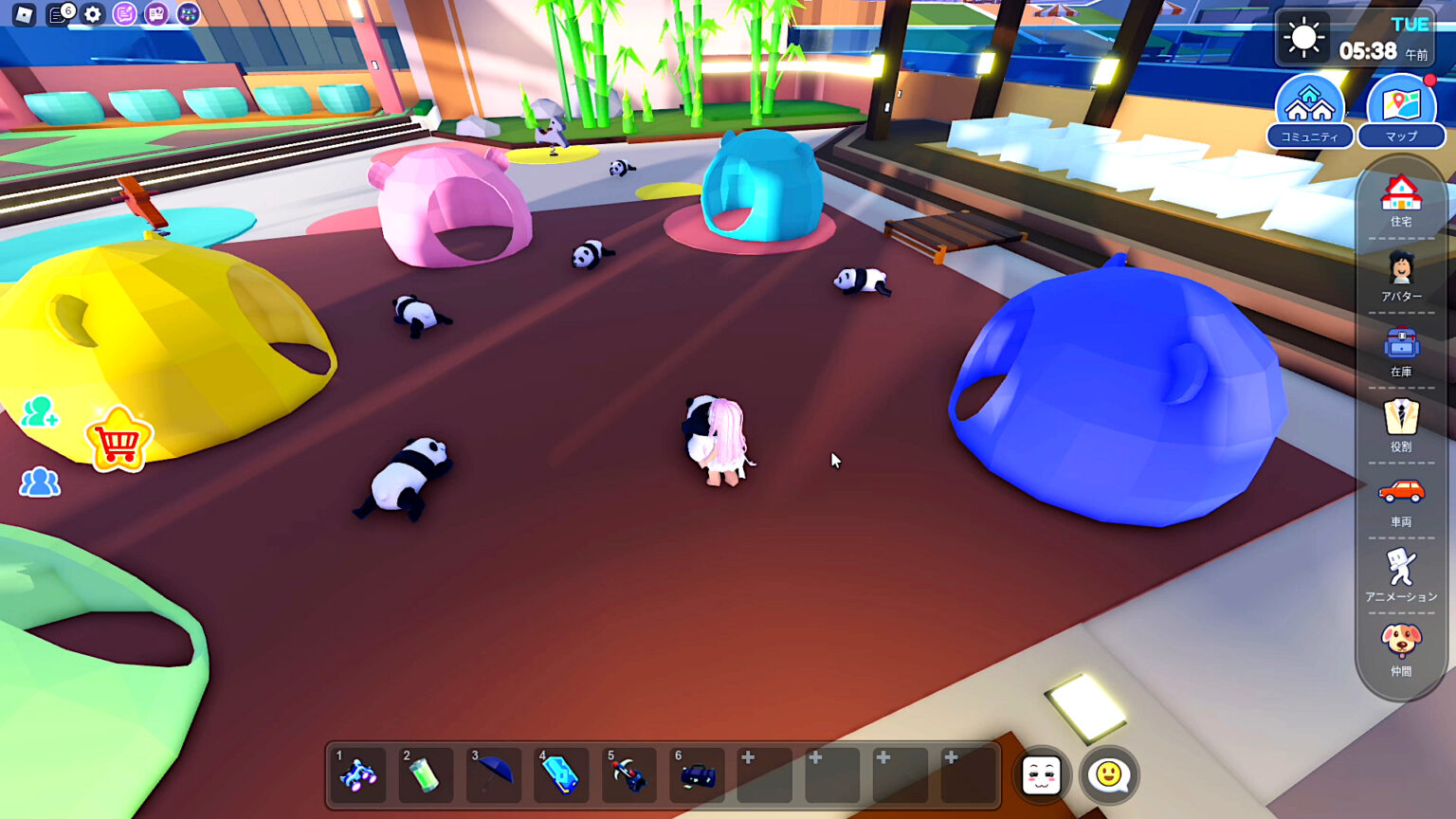Open the アニメーション animations panel
This screenshot has height=819, width=1456.
coord(1401,567)
